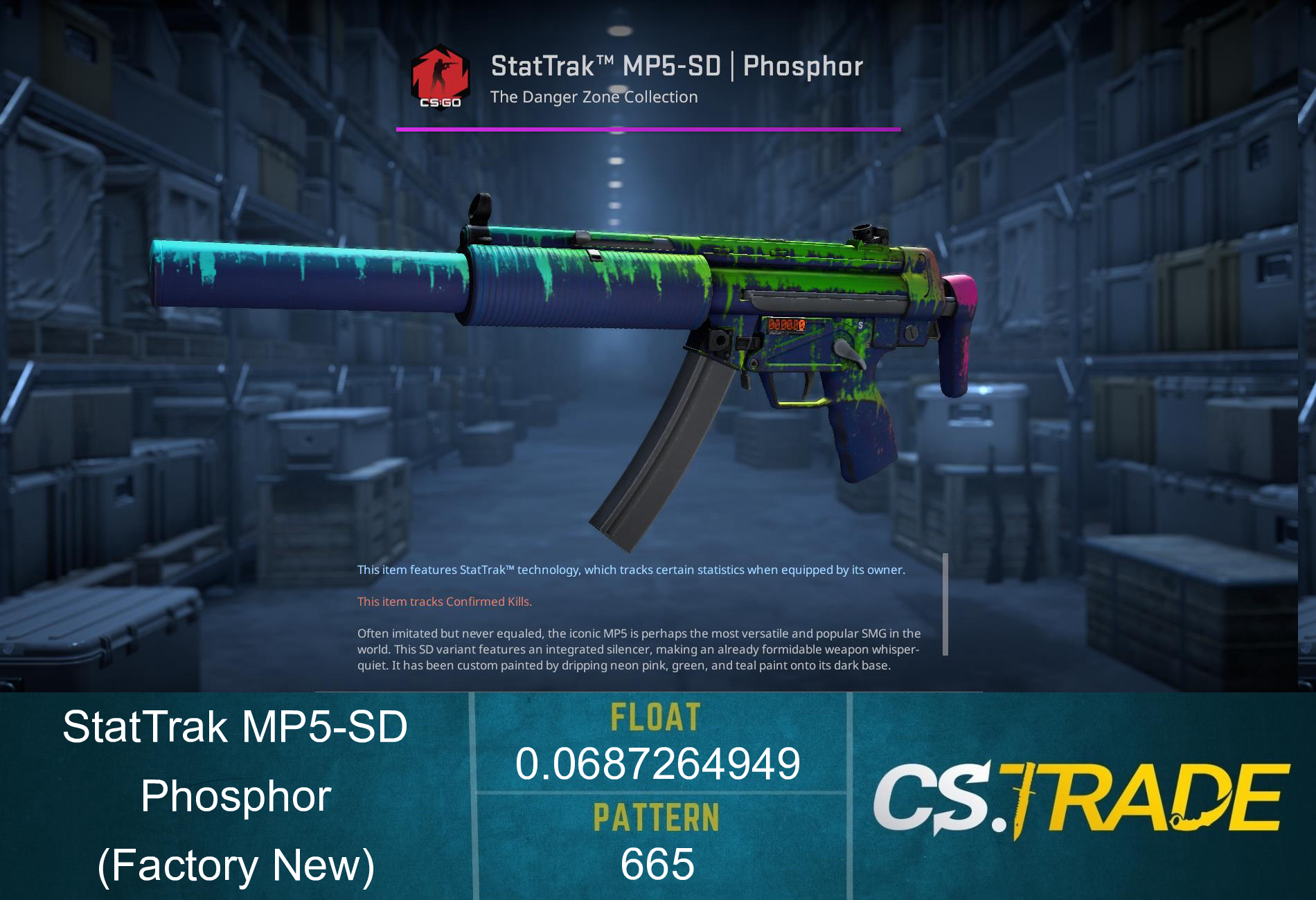Image resolution: width=1316 pixels, height=900 pixels.
Task: Toggle the Confirmed Kills tracking notice
Action: 444,602
